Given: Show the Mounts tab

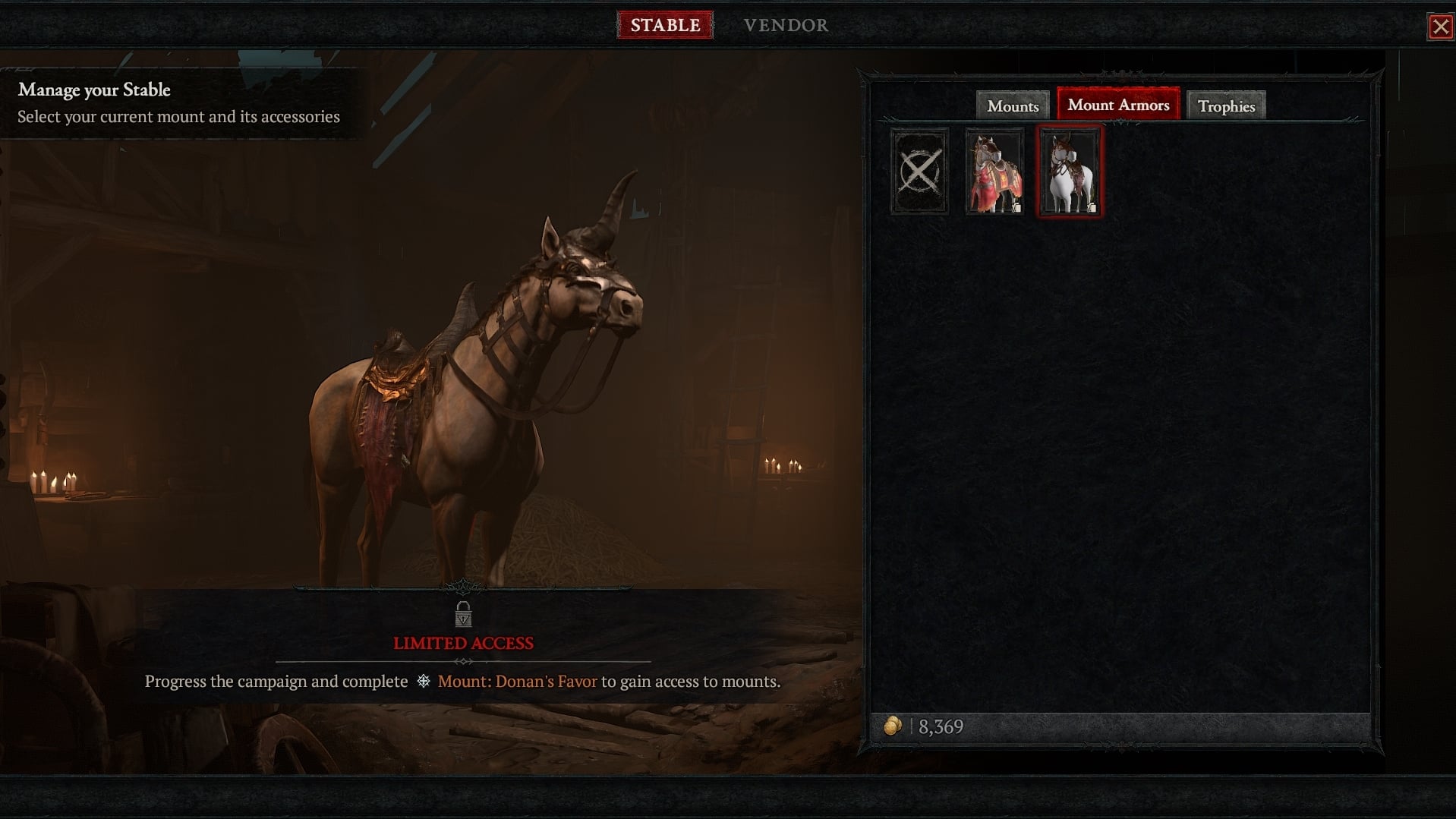Looking at the screenshot, I should 1013,106.
